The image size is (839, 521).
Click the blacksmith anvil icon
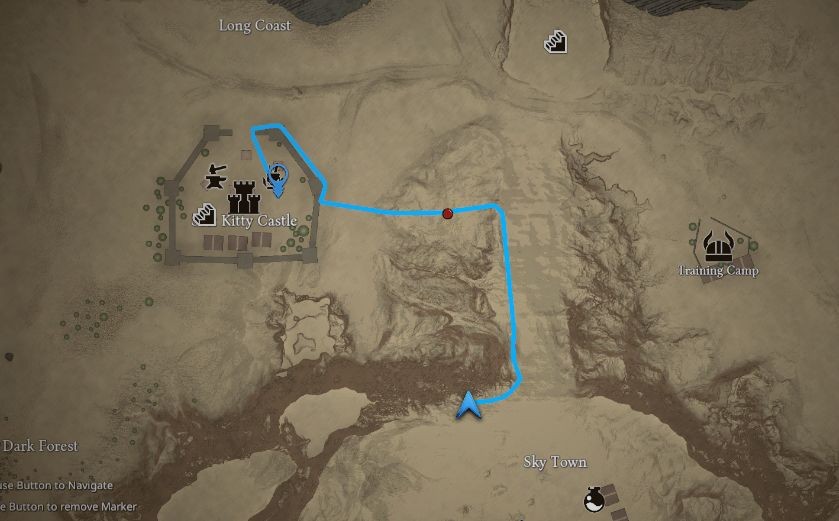click(x=214, y=179)
